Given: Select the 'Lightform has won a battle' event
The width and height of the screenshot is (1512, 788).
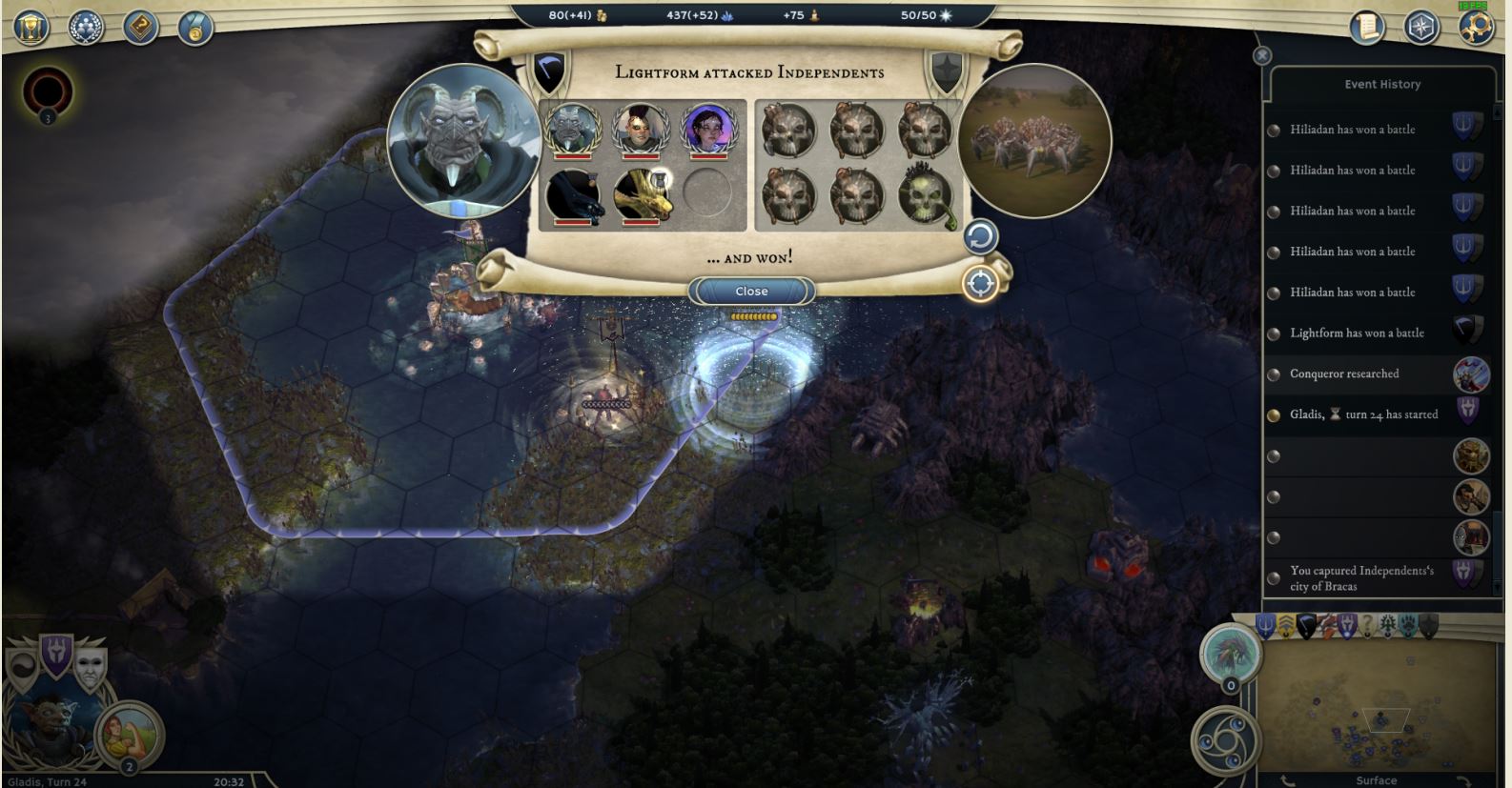Looking at the screenshot, I should click(x=1357, y=333).
